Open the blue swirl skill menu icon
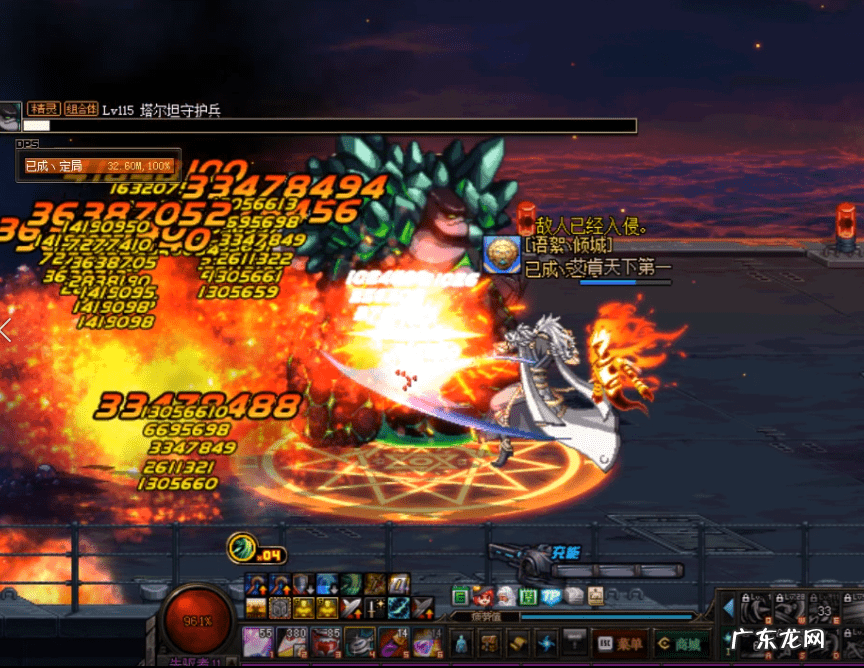Viewport: 864px width, 668px height. point(546,642)
